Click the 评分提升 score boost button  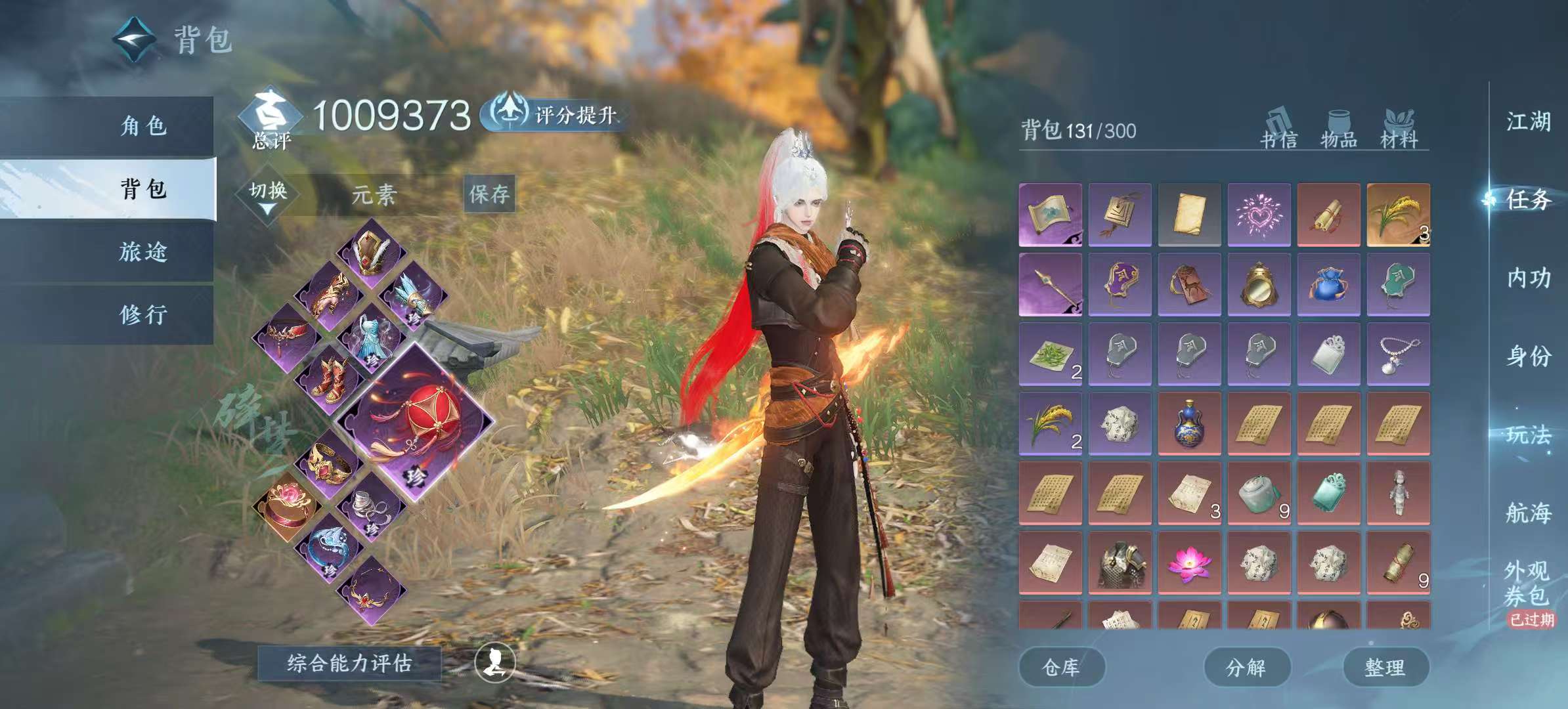(x=554, y=115)
